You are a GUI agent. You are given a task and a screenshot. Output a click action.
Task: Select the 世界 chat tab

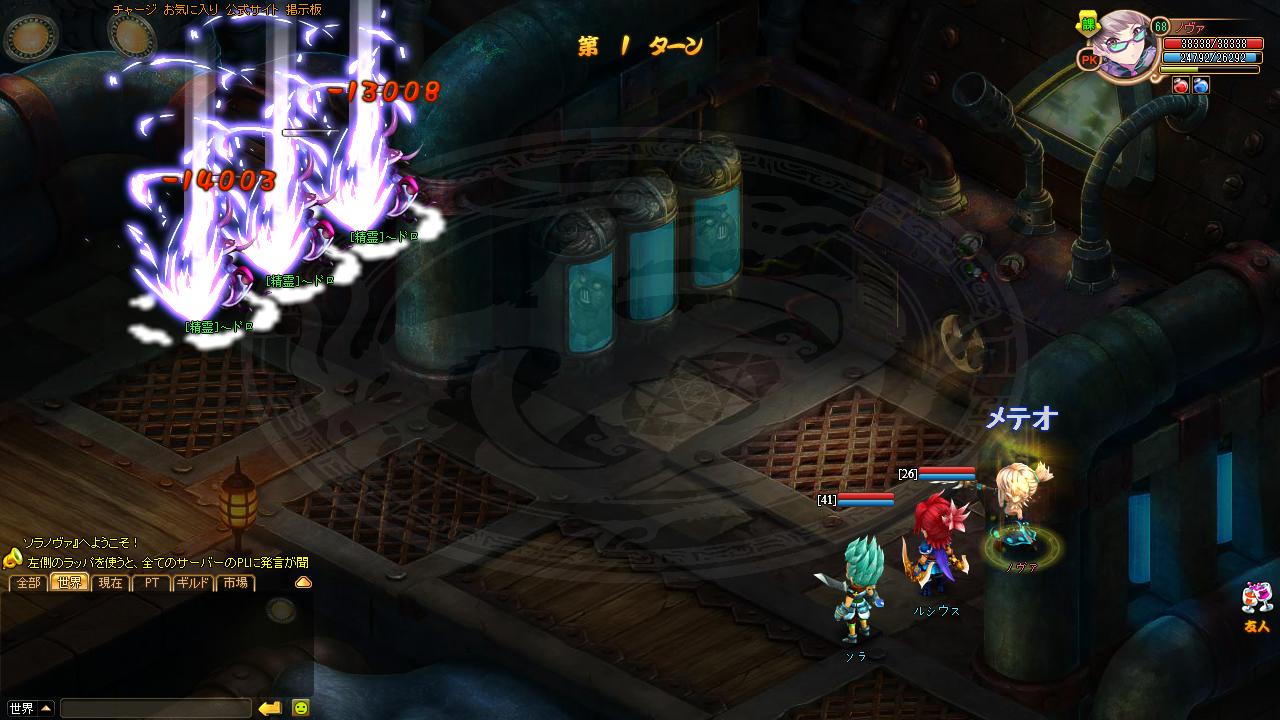pyautogui.click(x=70, y=582)
